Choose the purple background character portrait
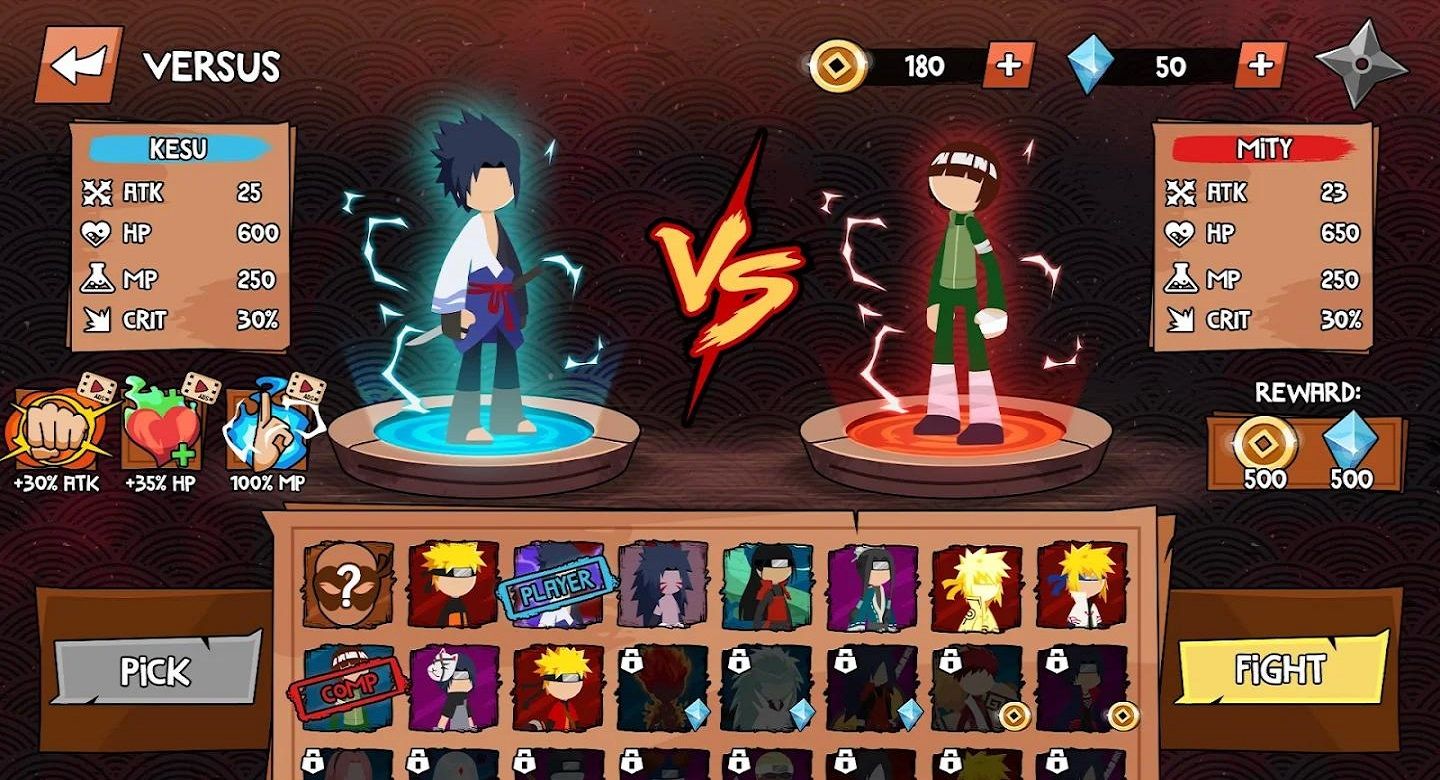 872,584
